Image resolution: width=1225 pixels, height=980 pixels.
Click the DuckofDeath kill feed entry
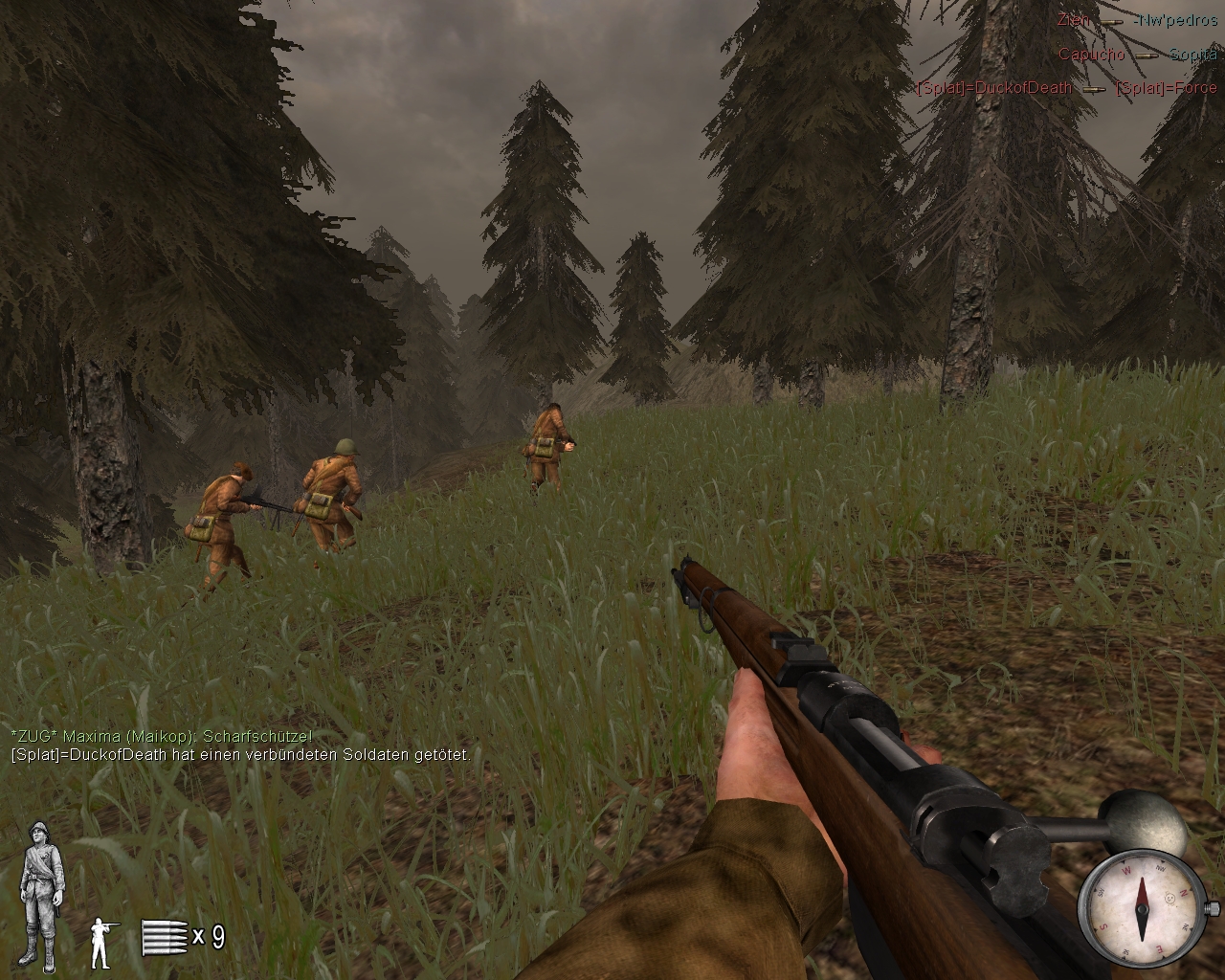pos(1066,88)
